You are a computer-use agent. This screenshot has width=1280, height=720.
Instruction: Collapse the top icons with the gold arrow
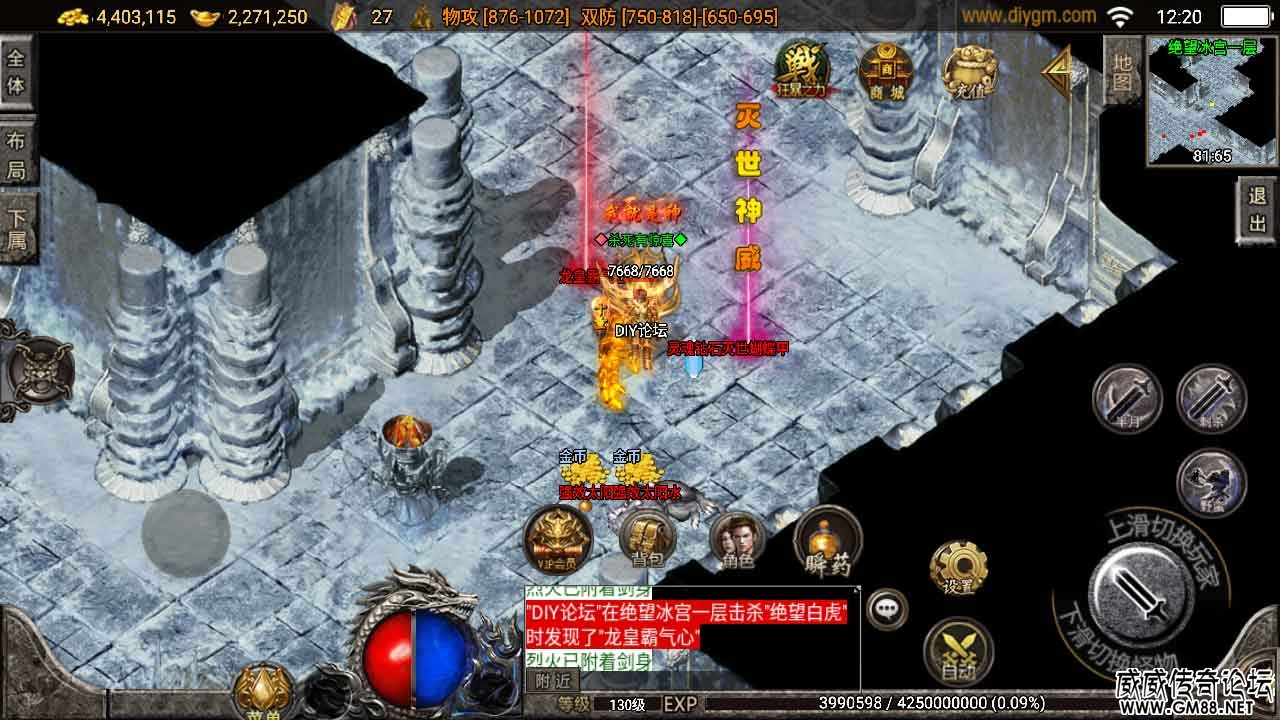(x=1056, y=72)
